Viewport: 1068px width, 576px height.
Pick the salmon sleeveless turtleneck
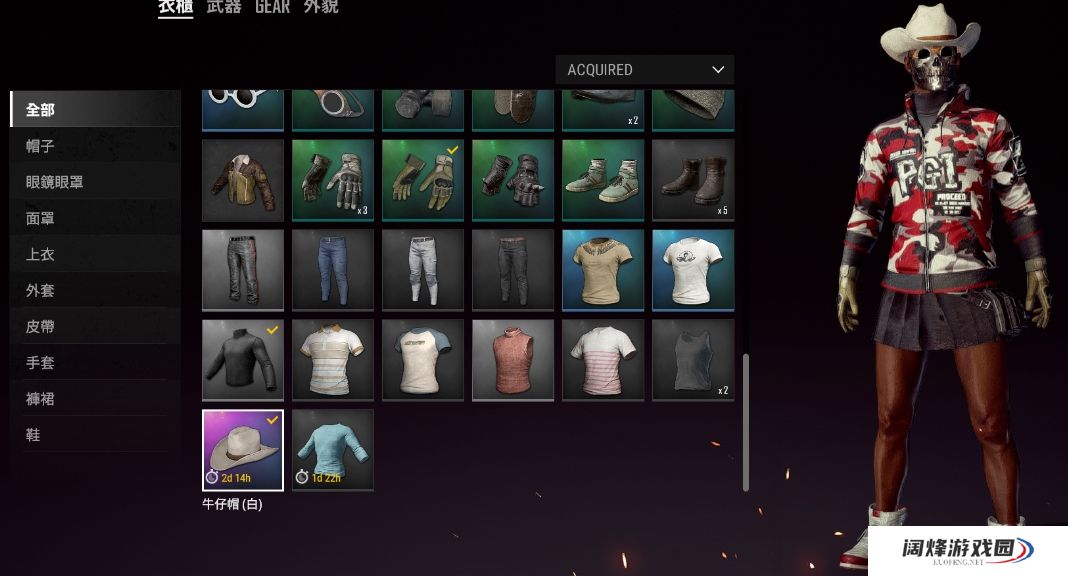(x=513, y=360)
